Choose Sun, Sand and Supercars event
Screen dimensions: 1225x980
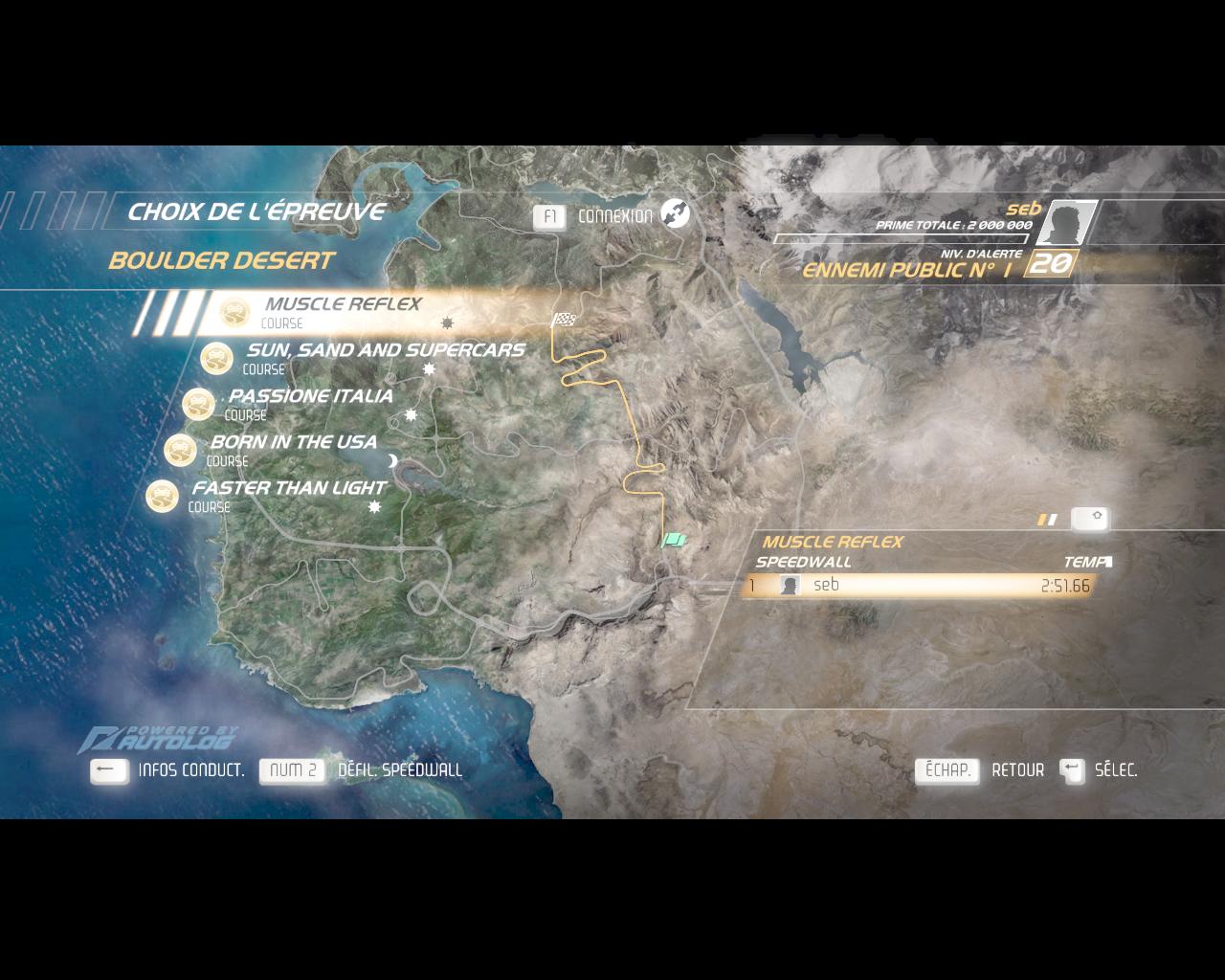coord(385,351)
